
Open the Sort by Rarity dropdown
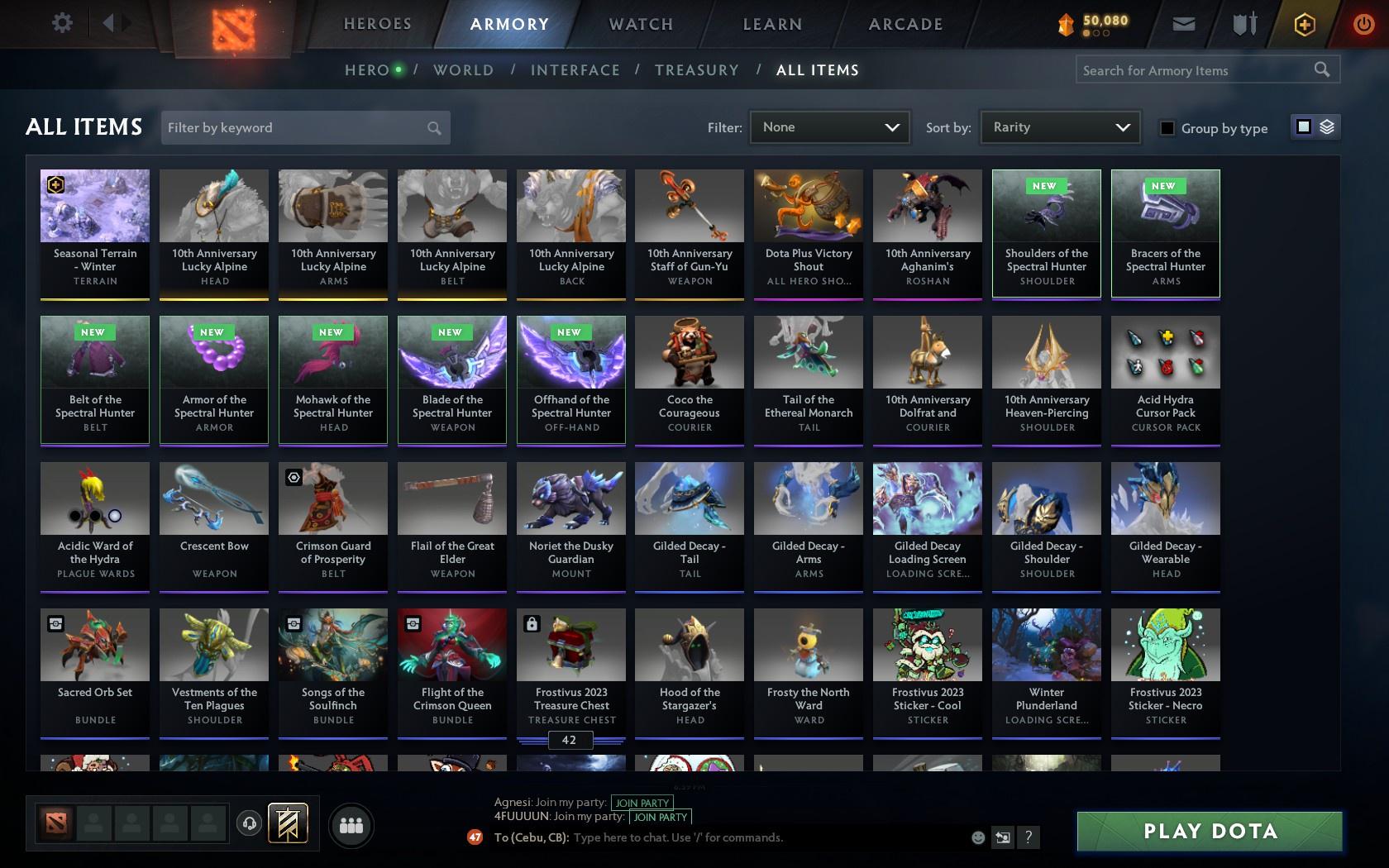click(1059, 127)
